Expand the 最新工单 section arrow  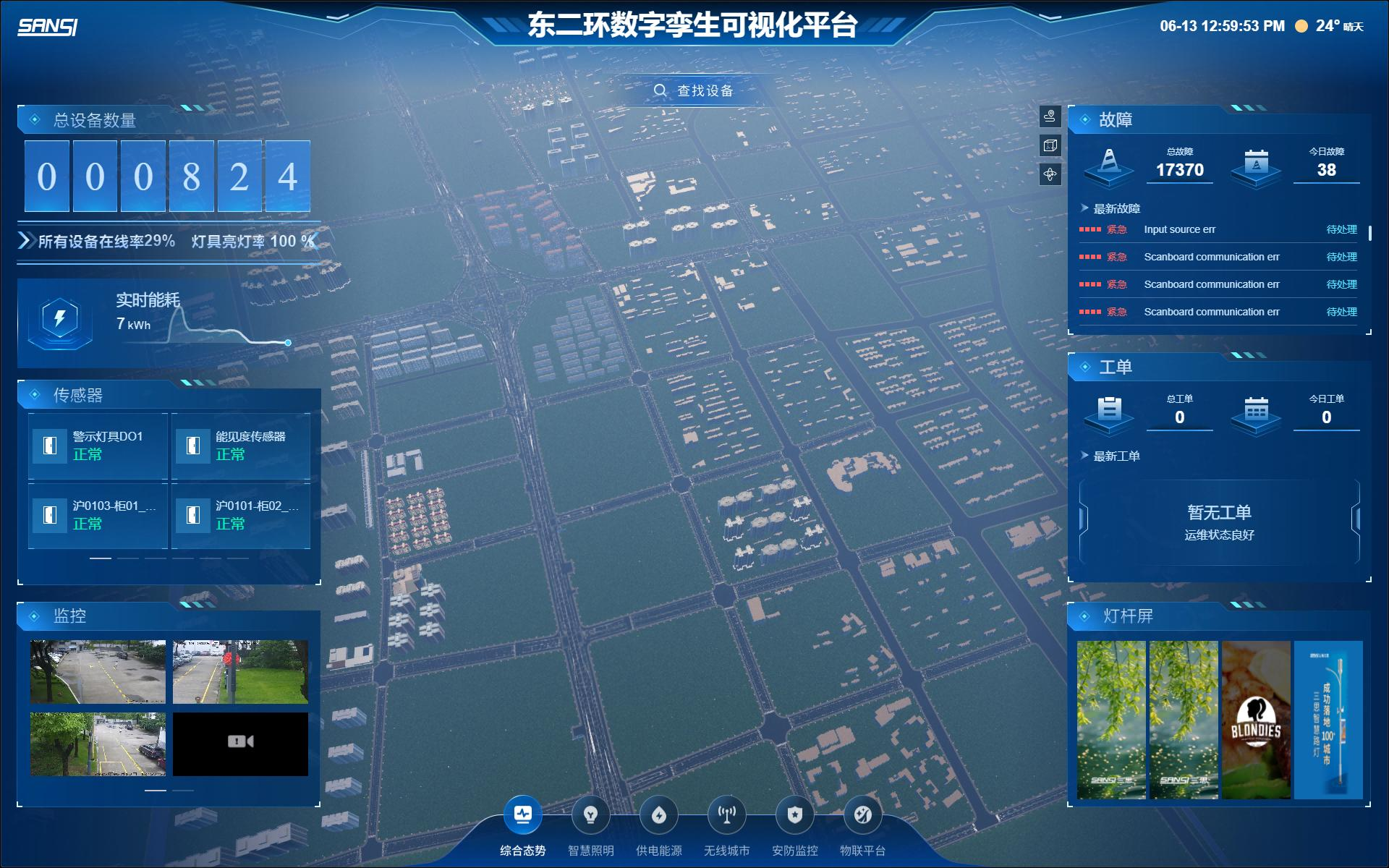coord(1084,456)
